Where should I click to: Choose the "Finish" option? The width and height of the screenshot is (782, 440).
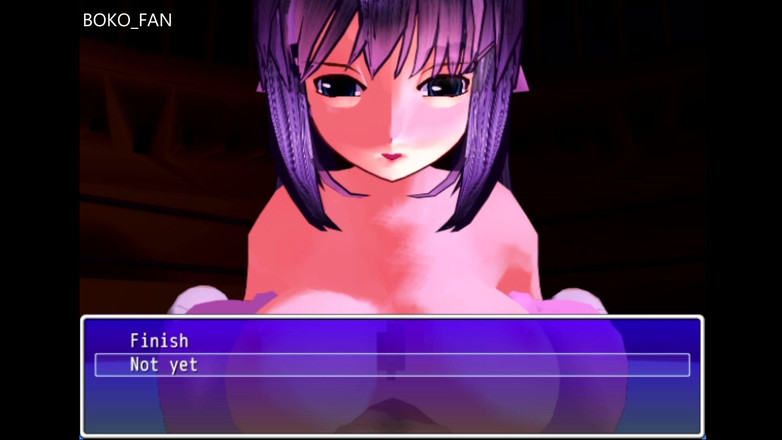159,341
